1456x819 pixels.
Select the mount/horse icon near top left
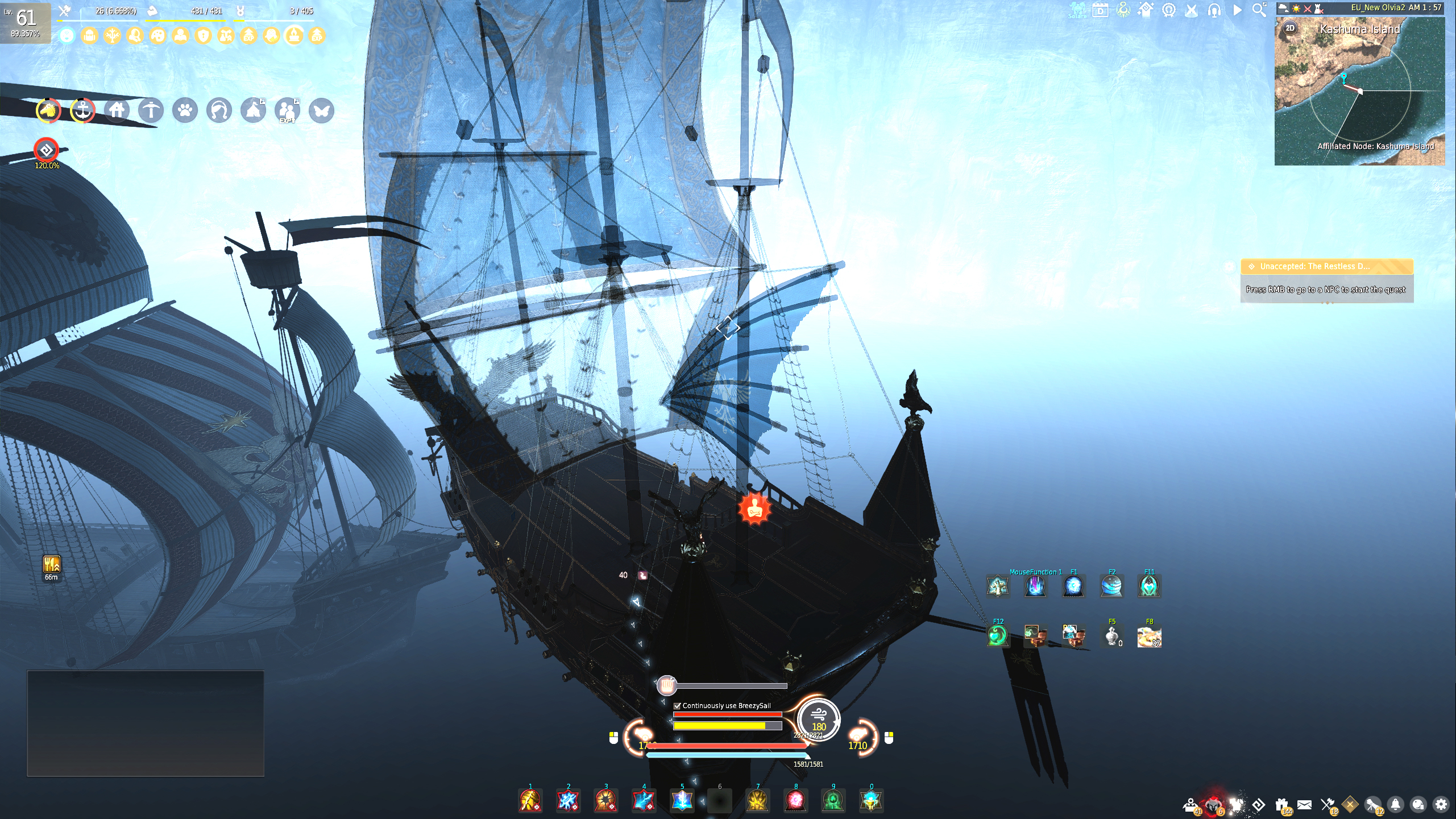point(48,111)
